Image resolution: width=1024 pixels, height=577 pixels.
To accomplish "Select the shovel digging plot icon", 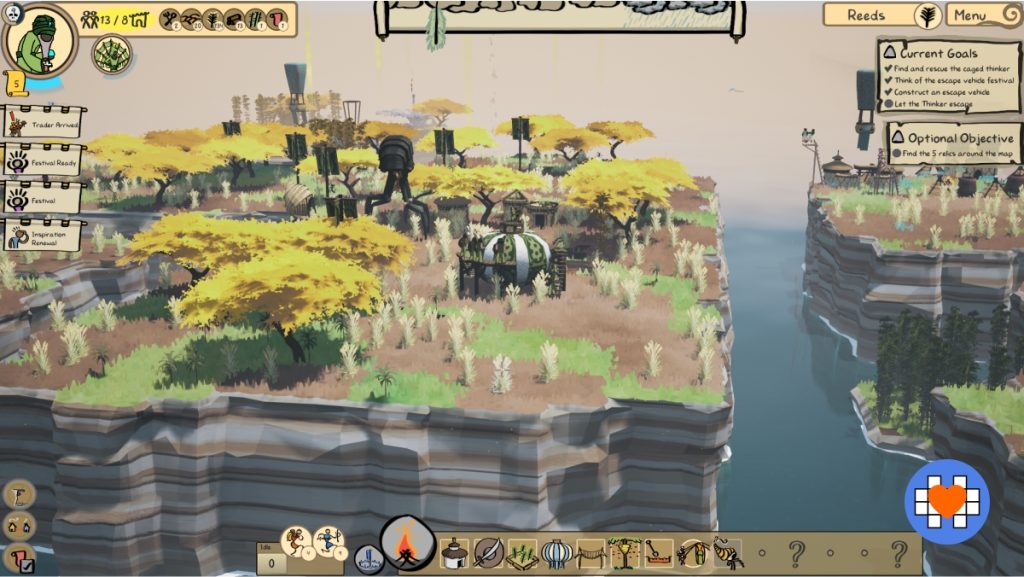I will (x=658, y=552).
